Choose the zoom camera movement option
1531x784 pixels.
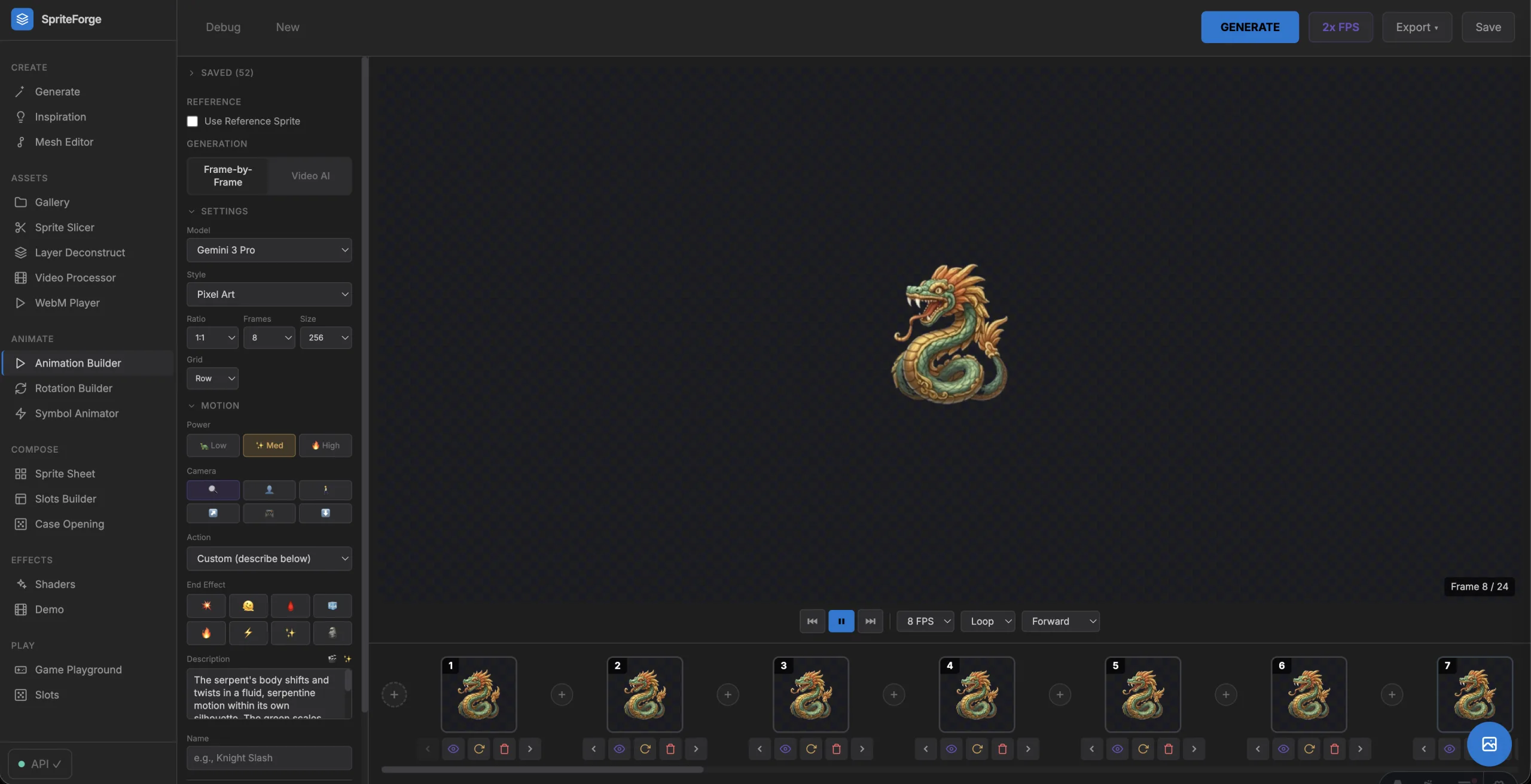213,490
